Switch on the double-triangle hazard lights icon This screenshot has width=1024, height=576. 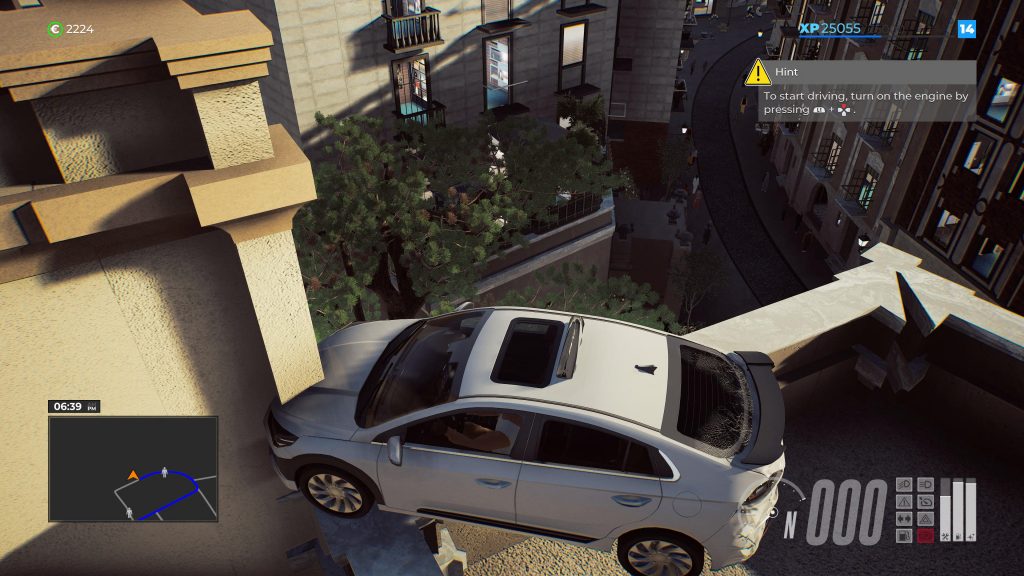pos(925,518)
